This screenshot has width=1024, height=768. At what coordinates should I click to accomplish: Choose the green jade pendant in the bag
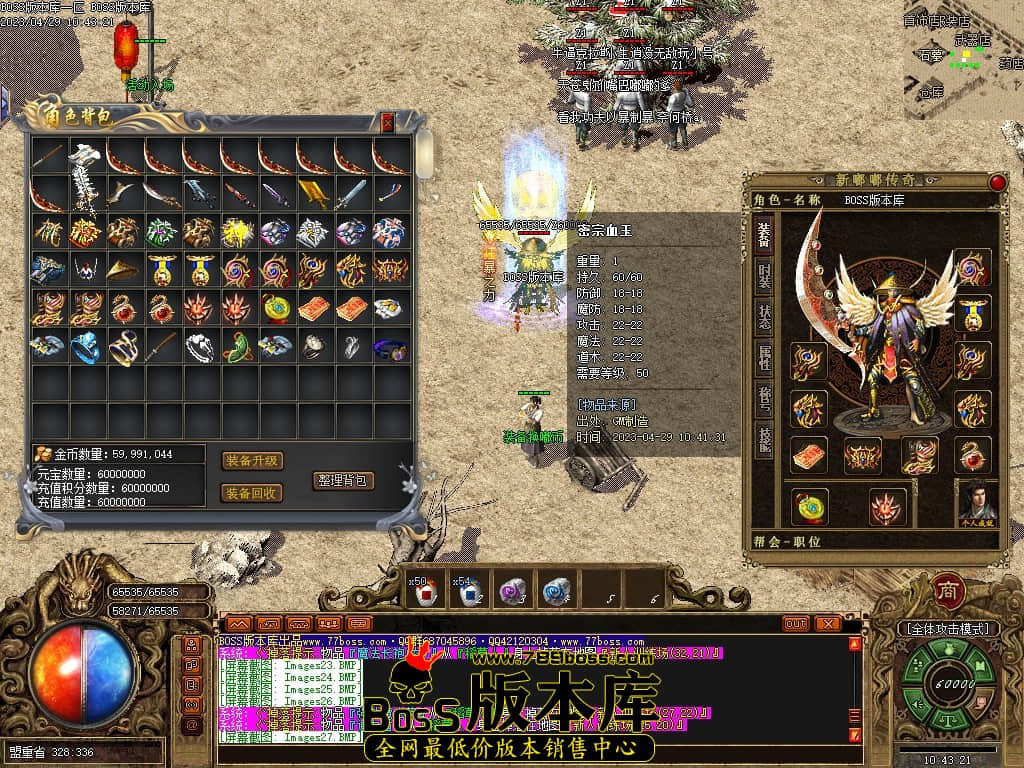point(237,346)
